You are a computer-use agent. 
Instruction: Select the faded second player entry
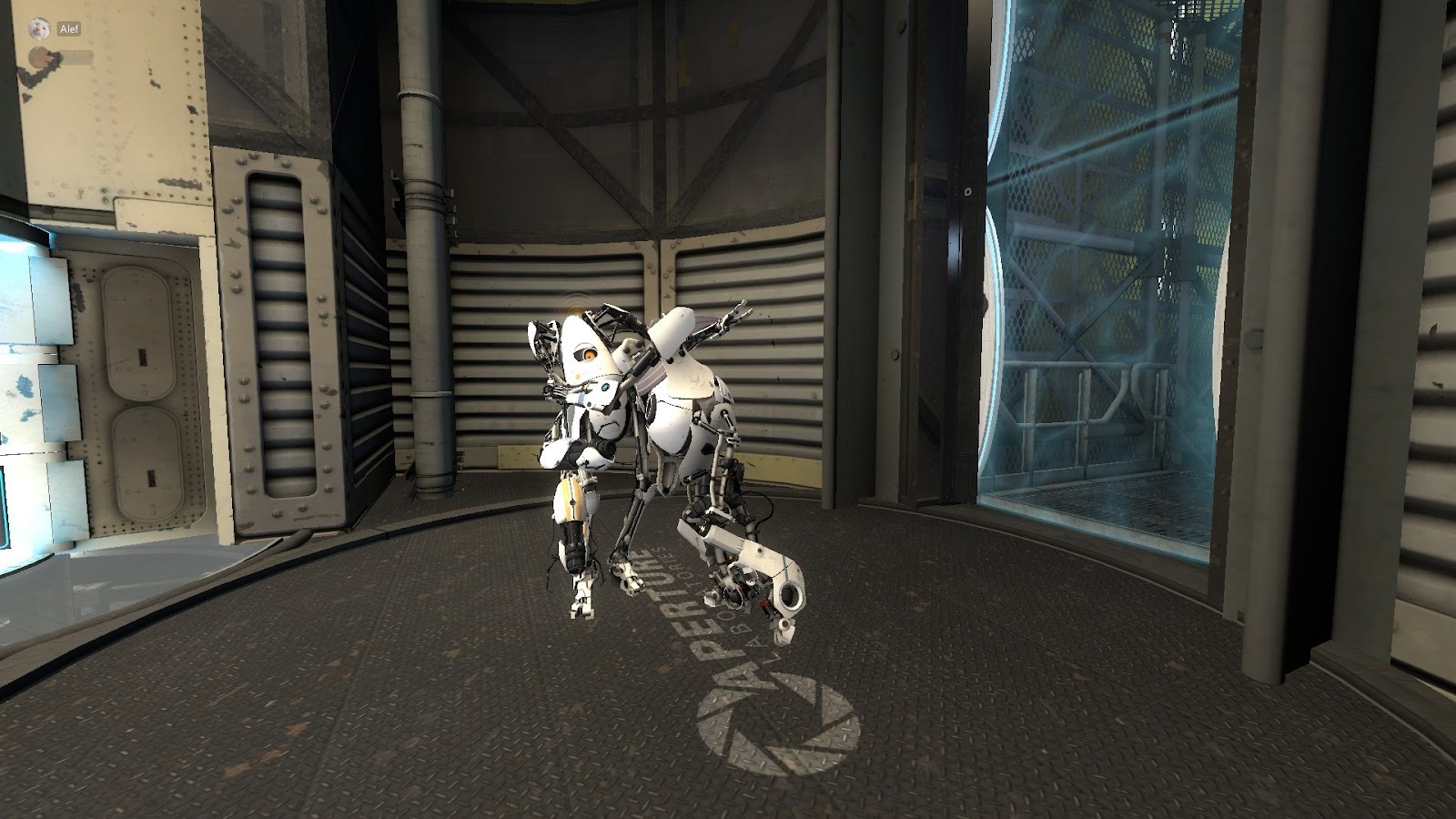[60, 58]
